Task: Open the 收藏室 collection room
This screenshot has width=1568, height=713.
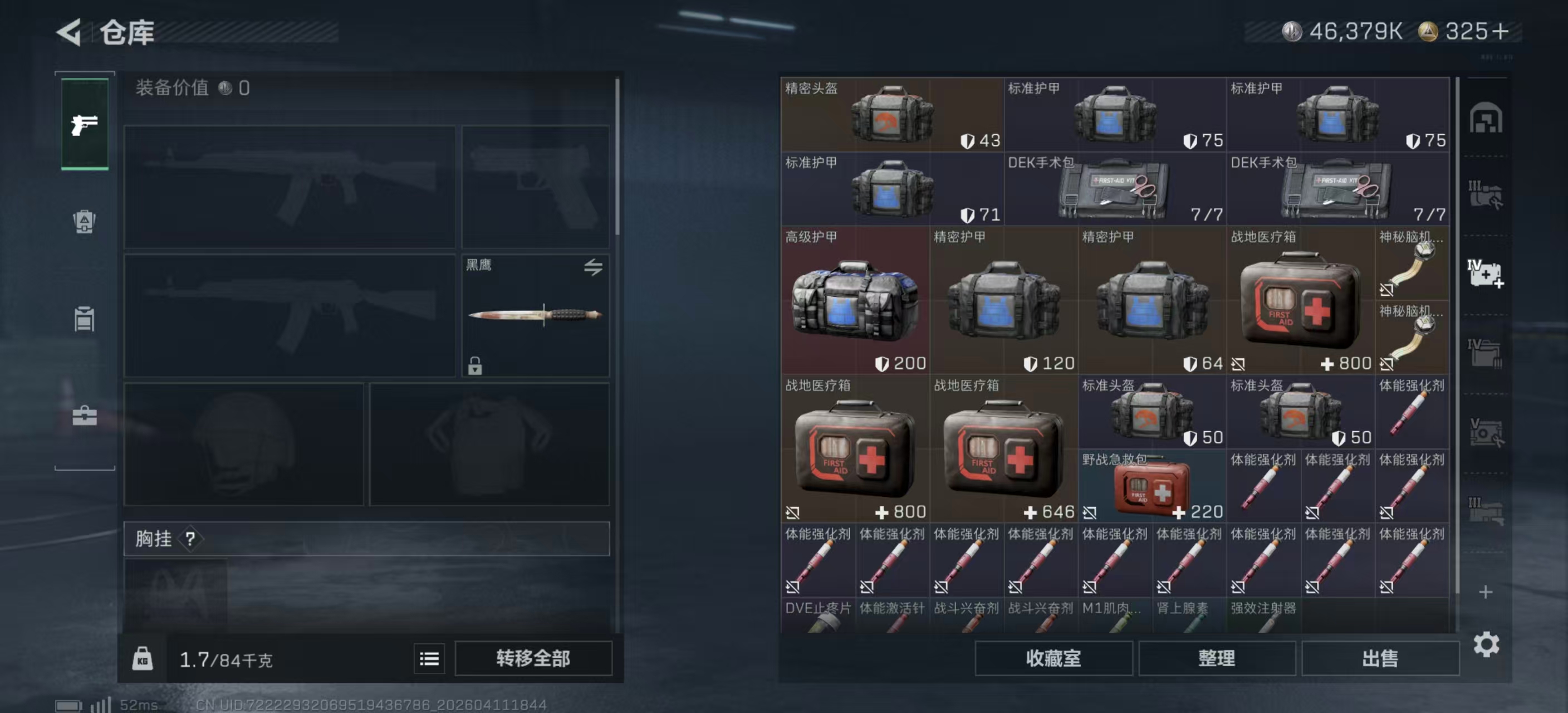Action: [x=1053, y=658]
